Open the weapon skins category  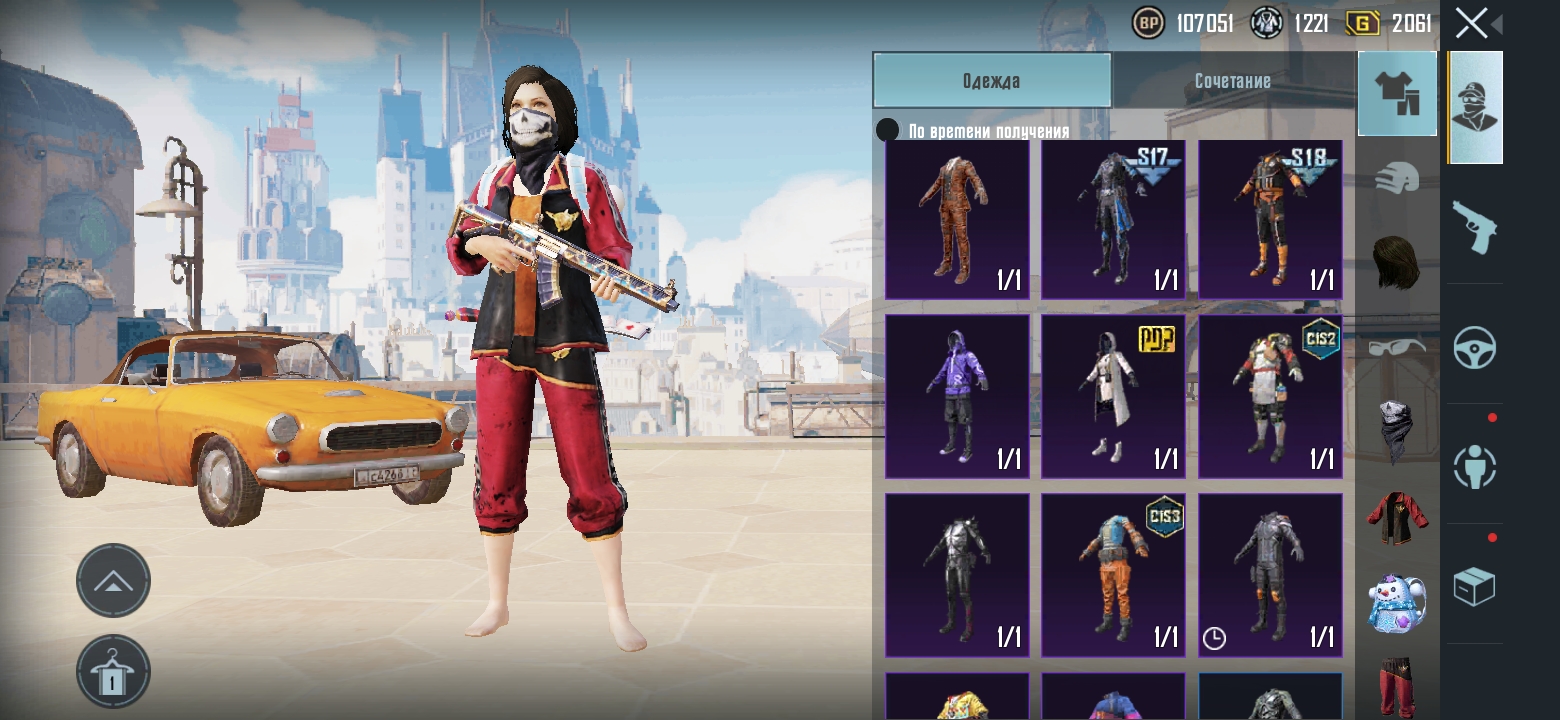pos(1474,227)
